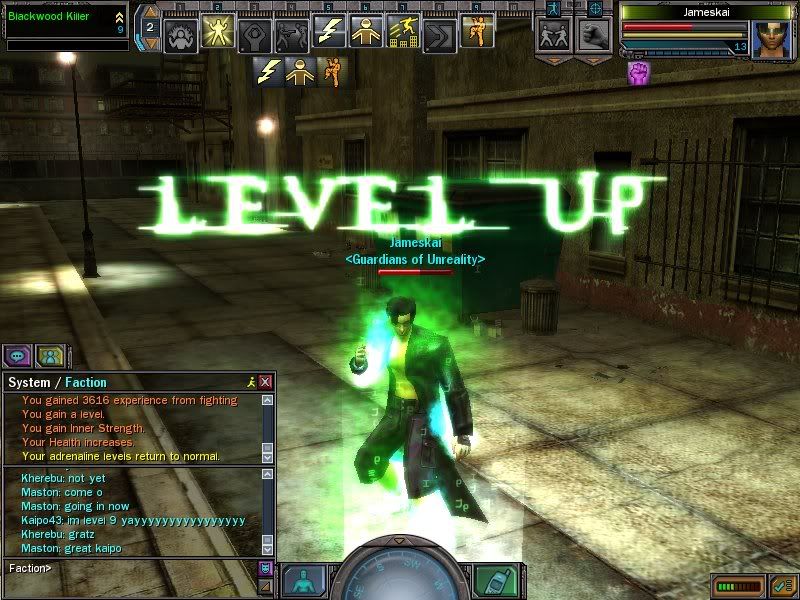Open the character body status panel
Screen dimensions: 800x600
[301, 580]
